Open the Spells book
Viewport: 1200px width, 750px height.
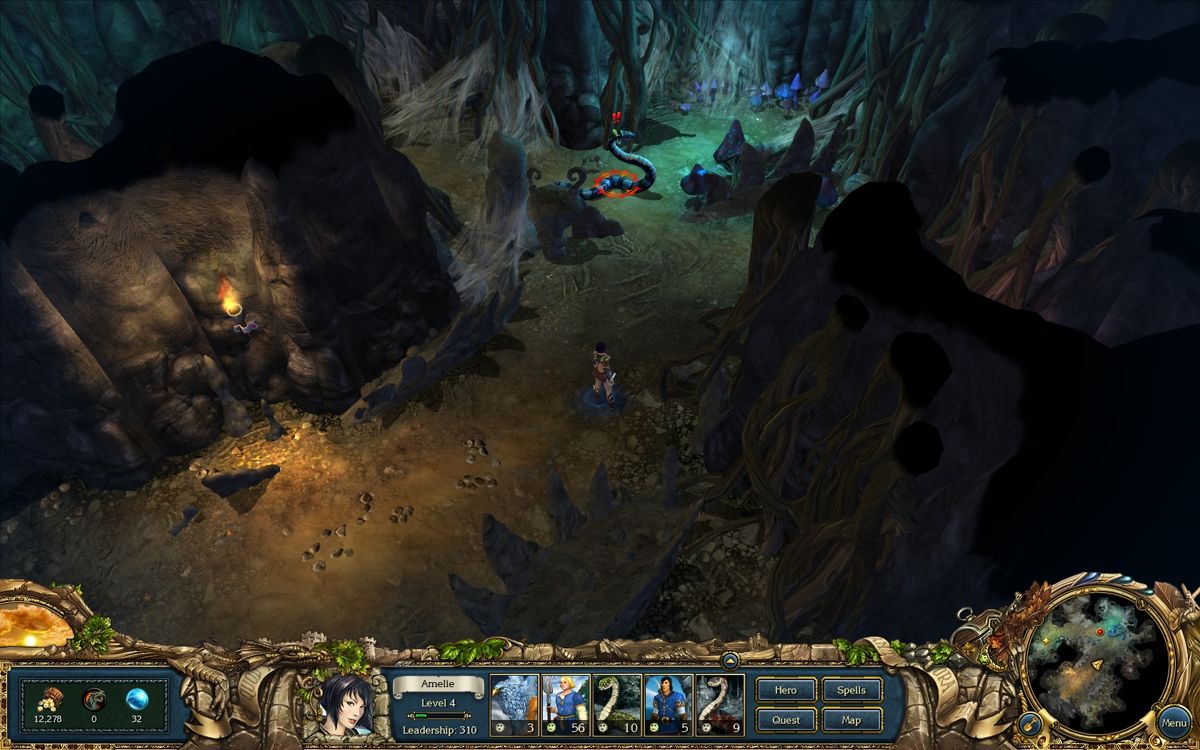[851, 690]
